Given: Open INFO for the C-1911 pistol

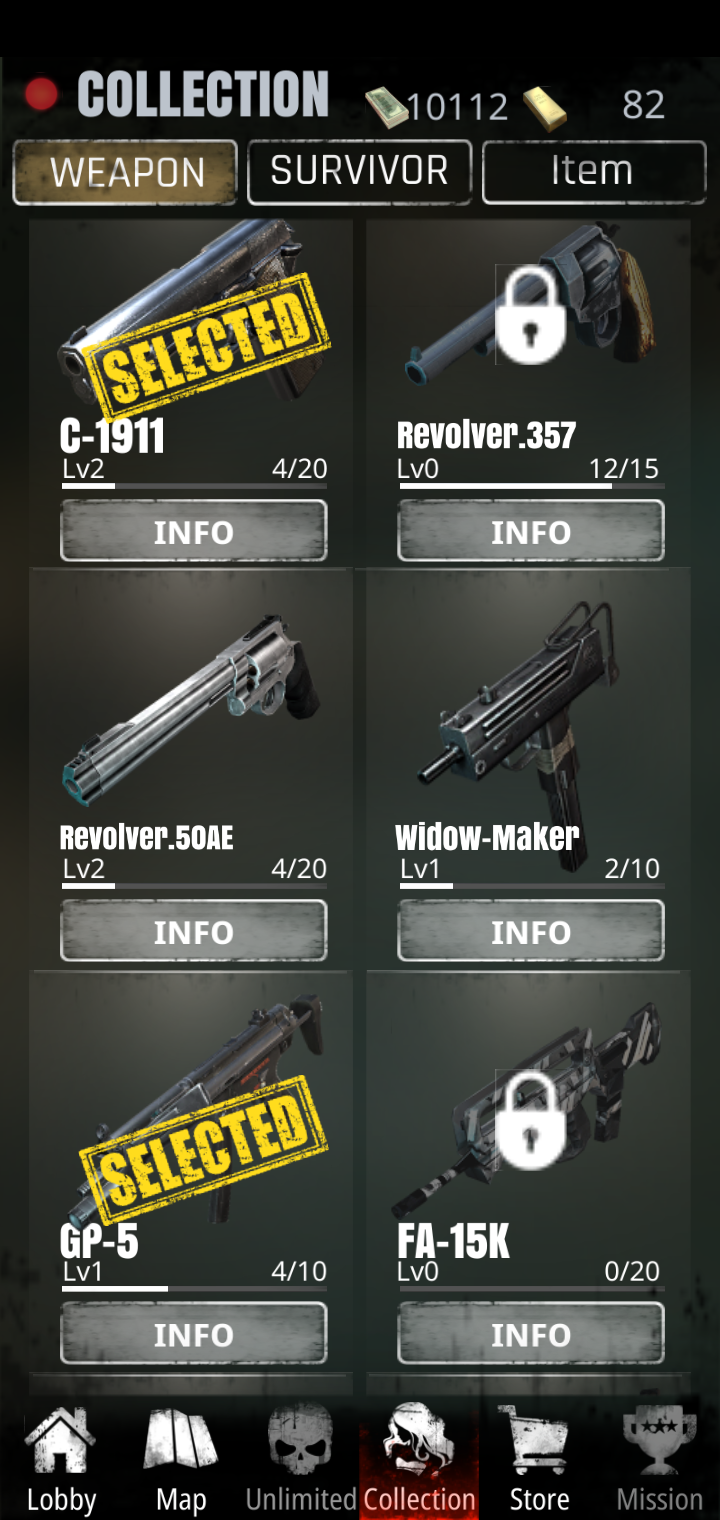Looking at the screenshot, I should (x=194, y=531).
